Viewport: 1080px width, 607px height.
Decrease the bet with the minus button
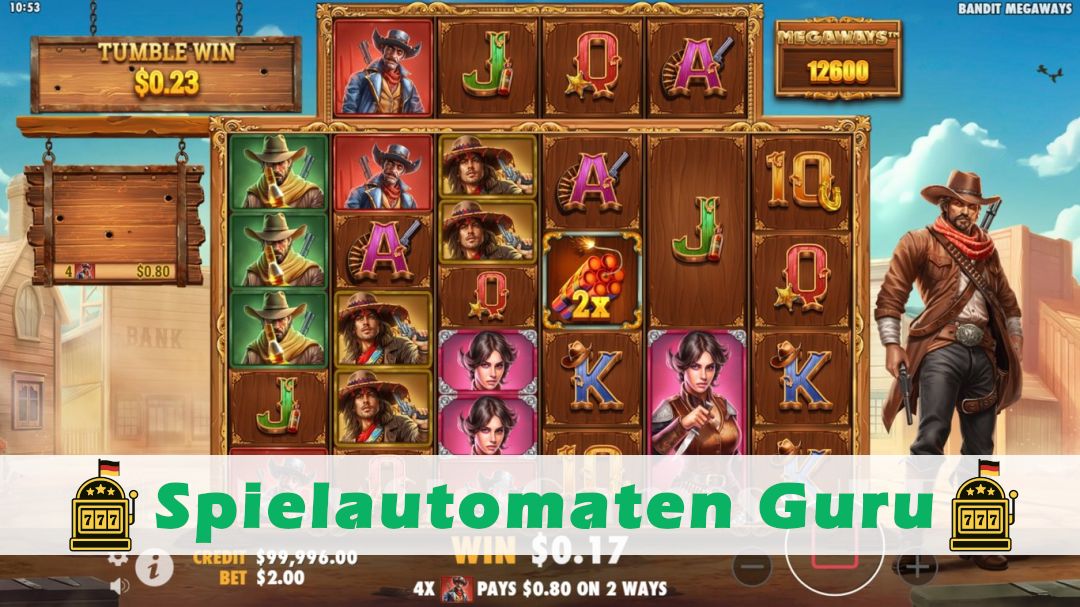tap(751, 567)
